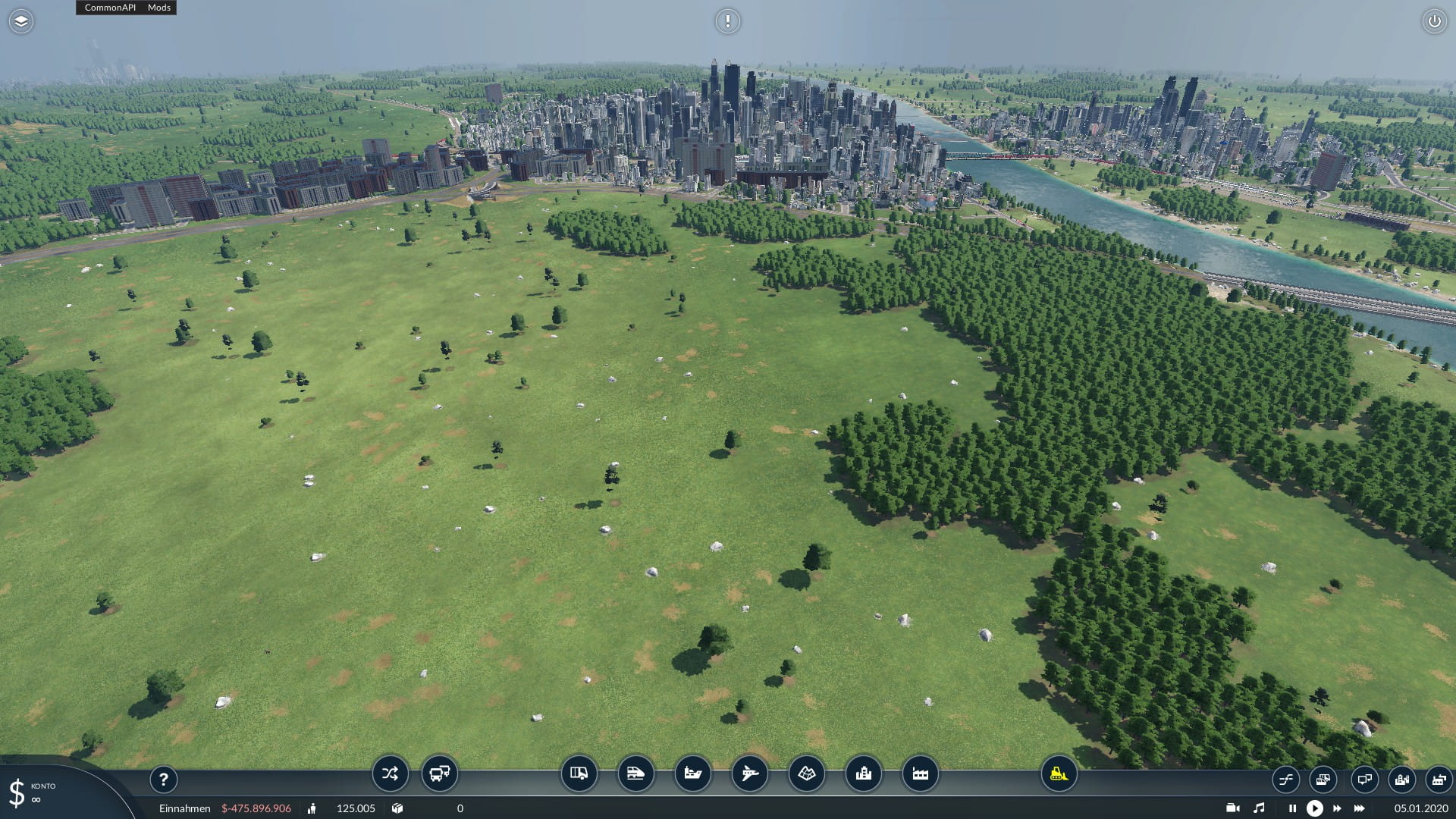This screenshot has height=819, width=1456.
Task: Open the line manager with shuffle arrows
Action: click(390, 773)
